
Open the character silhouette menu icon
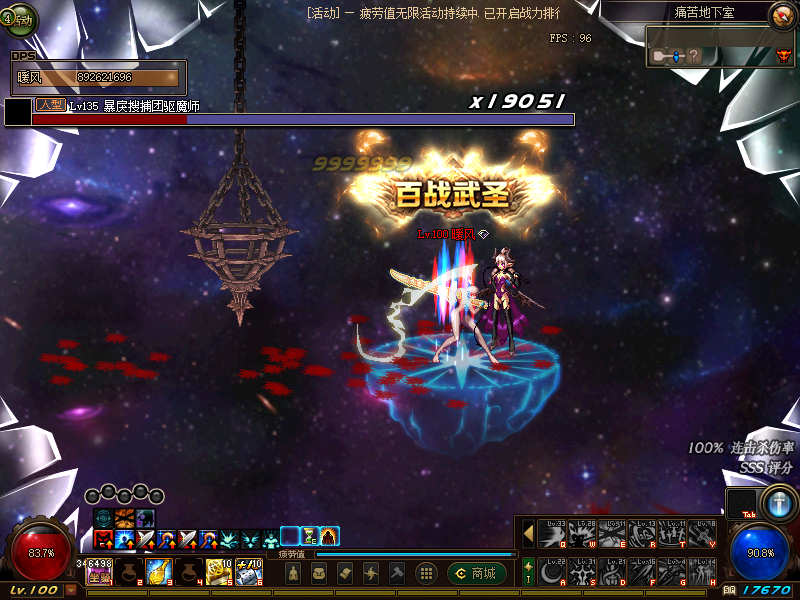[x=292, y=573]
